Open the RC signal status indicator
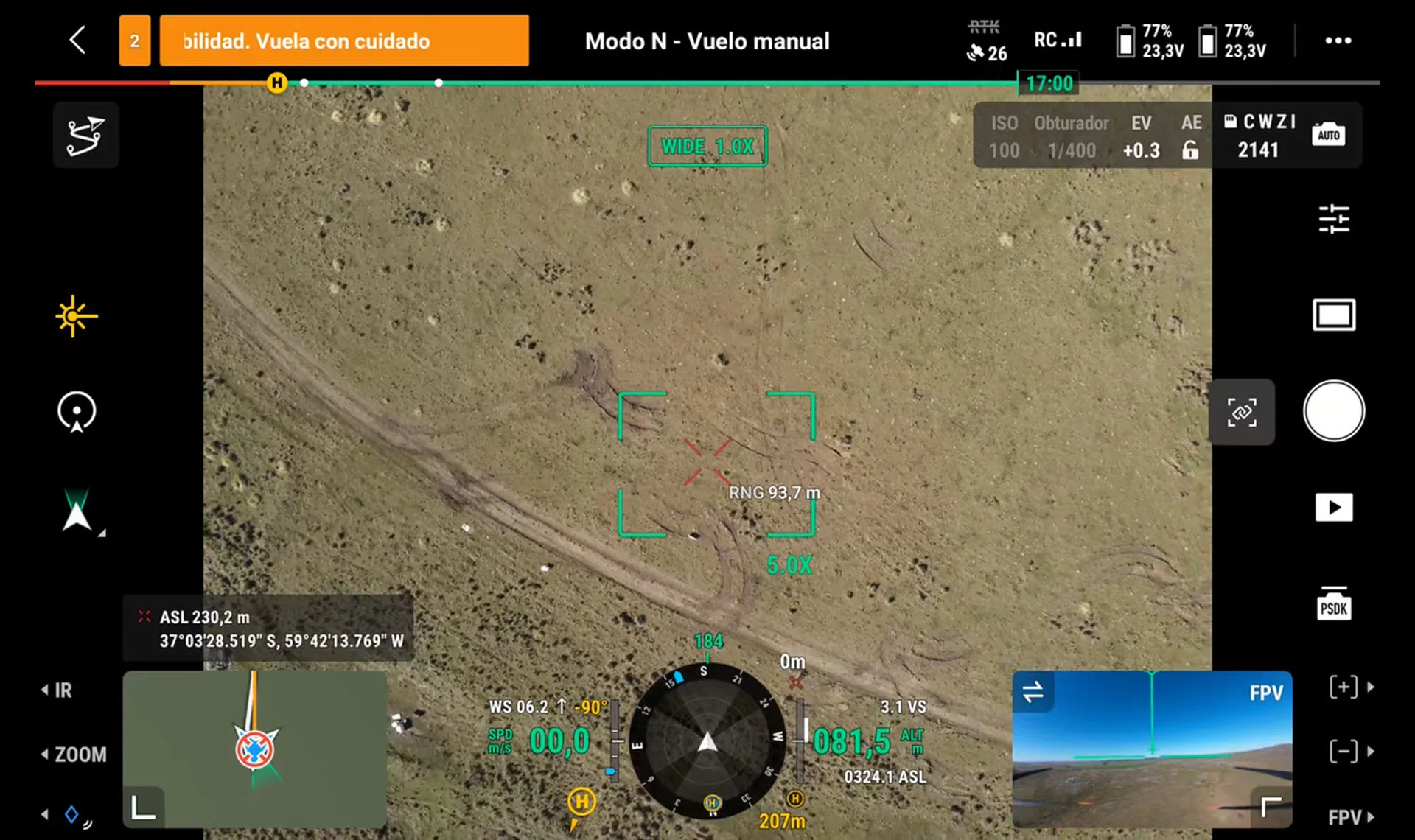The width and height of the screenshot is (1415, 840). [1058, 40]
